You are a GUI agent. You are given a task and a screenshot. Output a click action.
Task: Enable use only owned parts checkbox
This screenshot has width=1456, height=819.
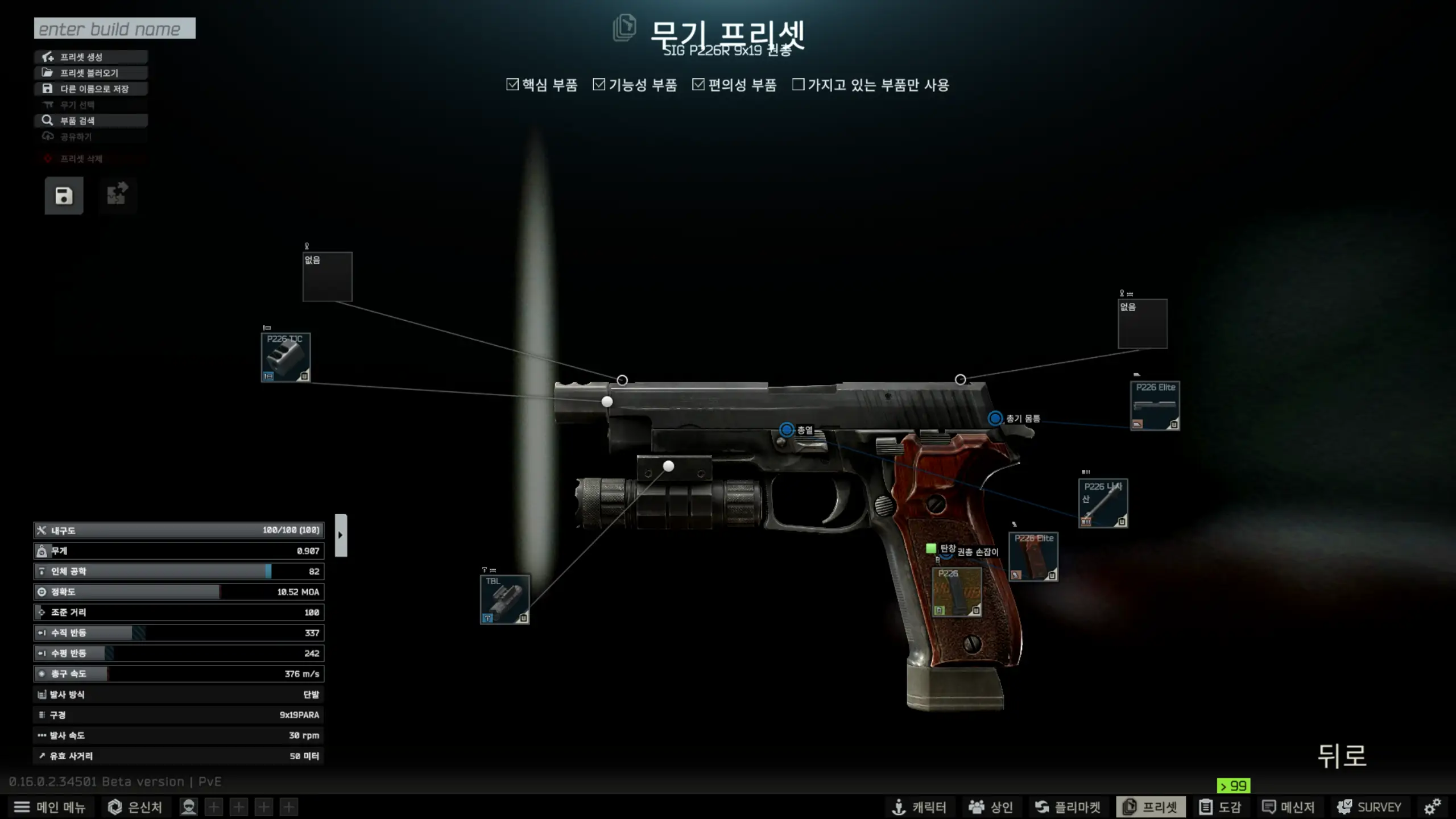pyautogui.click(x=799, y=85)
